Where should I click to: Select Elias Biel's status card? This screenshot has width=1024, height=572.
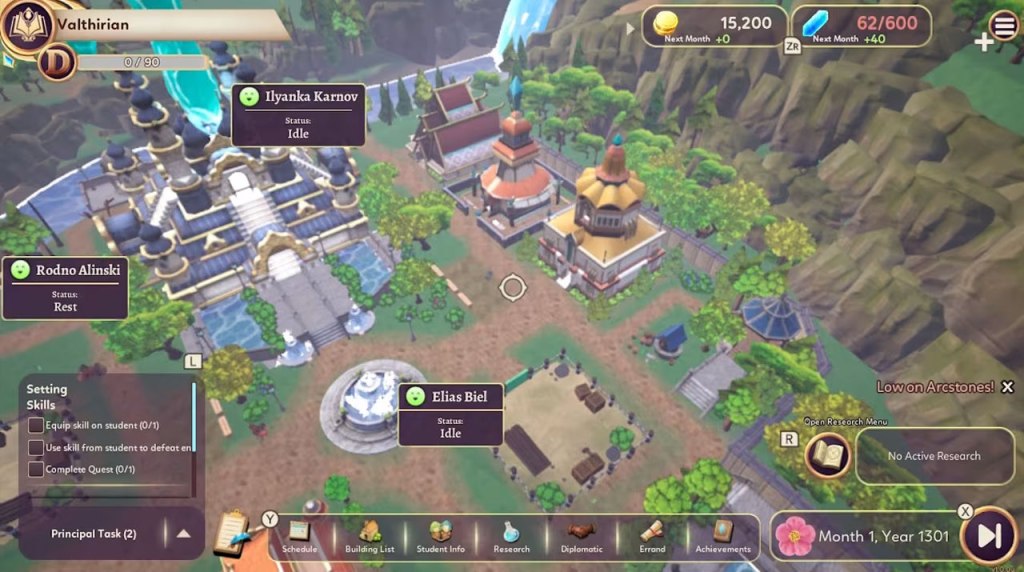click(450, 414)
